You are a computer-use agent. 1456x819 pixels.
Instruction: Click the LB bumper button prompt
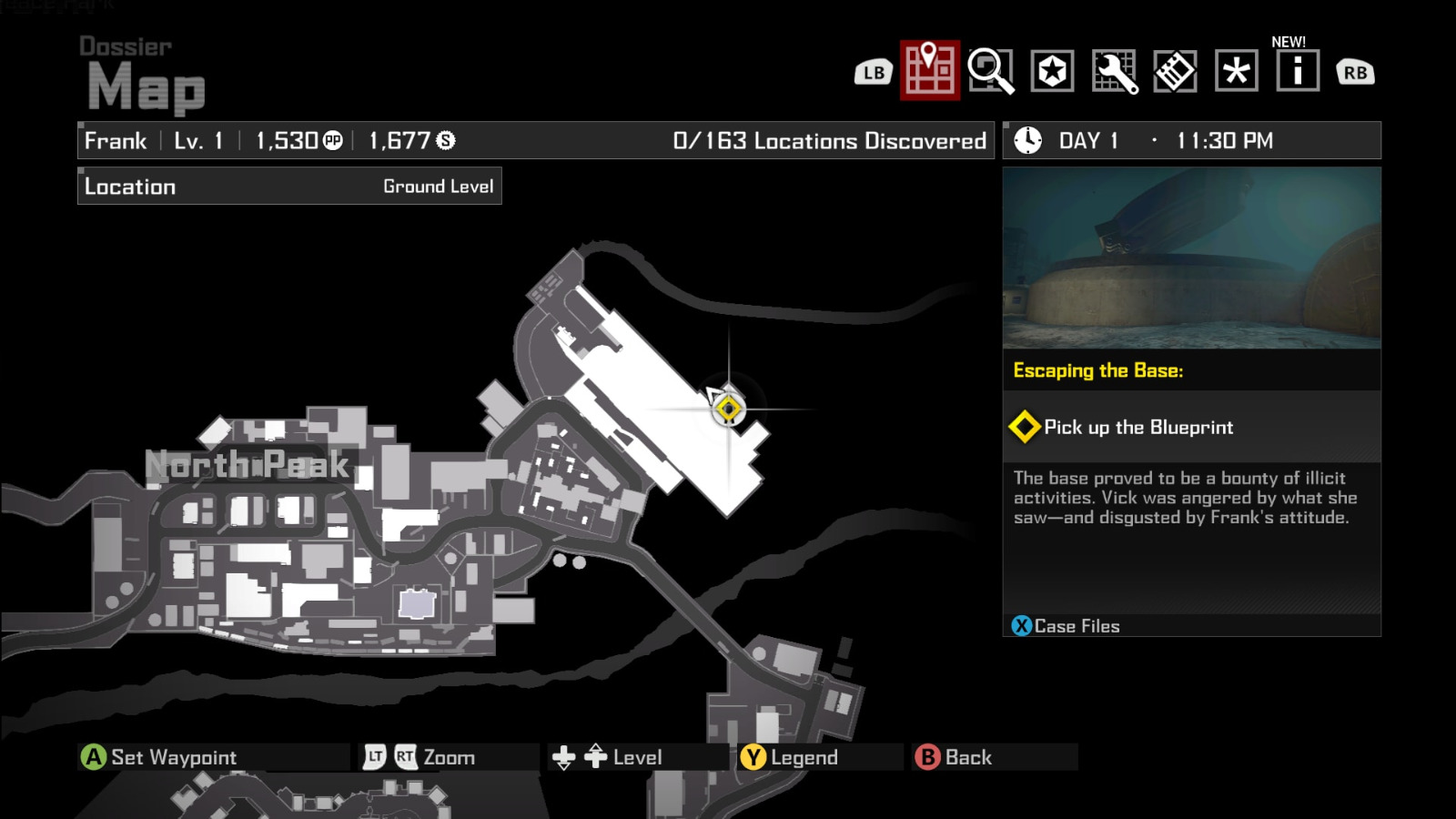(x=872, y=71)
